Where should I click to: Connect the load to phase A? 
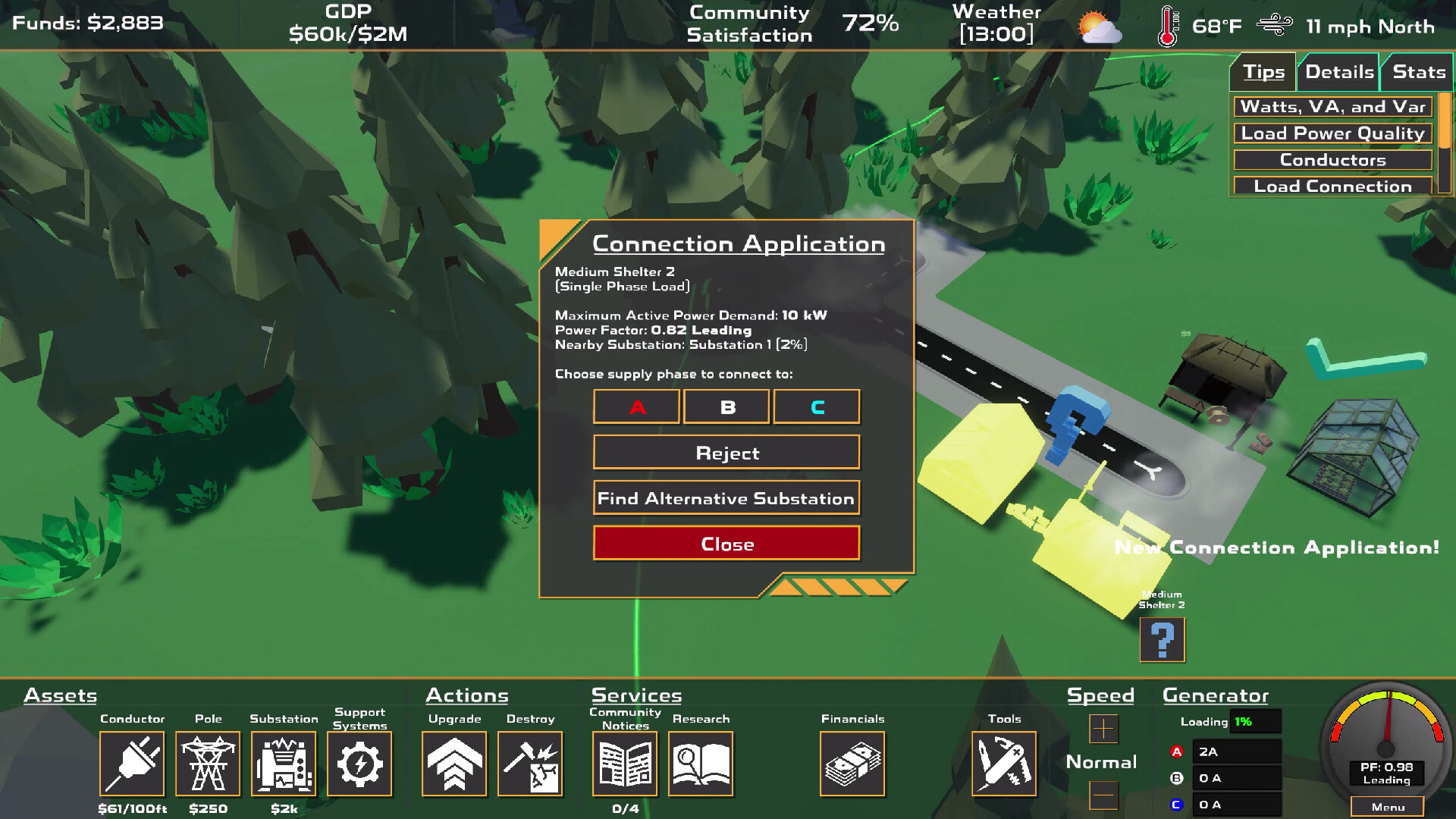(x=636, y=406)
